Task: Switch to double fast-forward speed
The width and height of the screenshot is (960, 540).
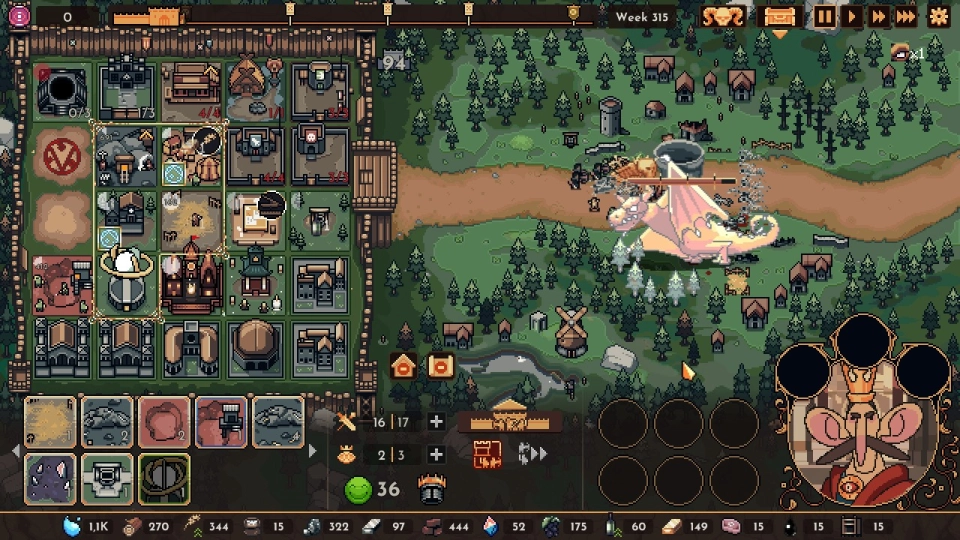Action: coord(878,16)
